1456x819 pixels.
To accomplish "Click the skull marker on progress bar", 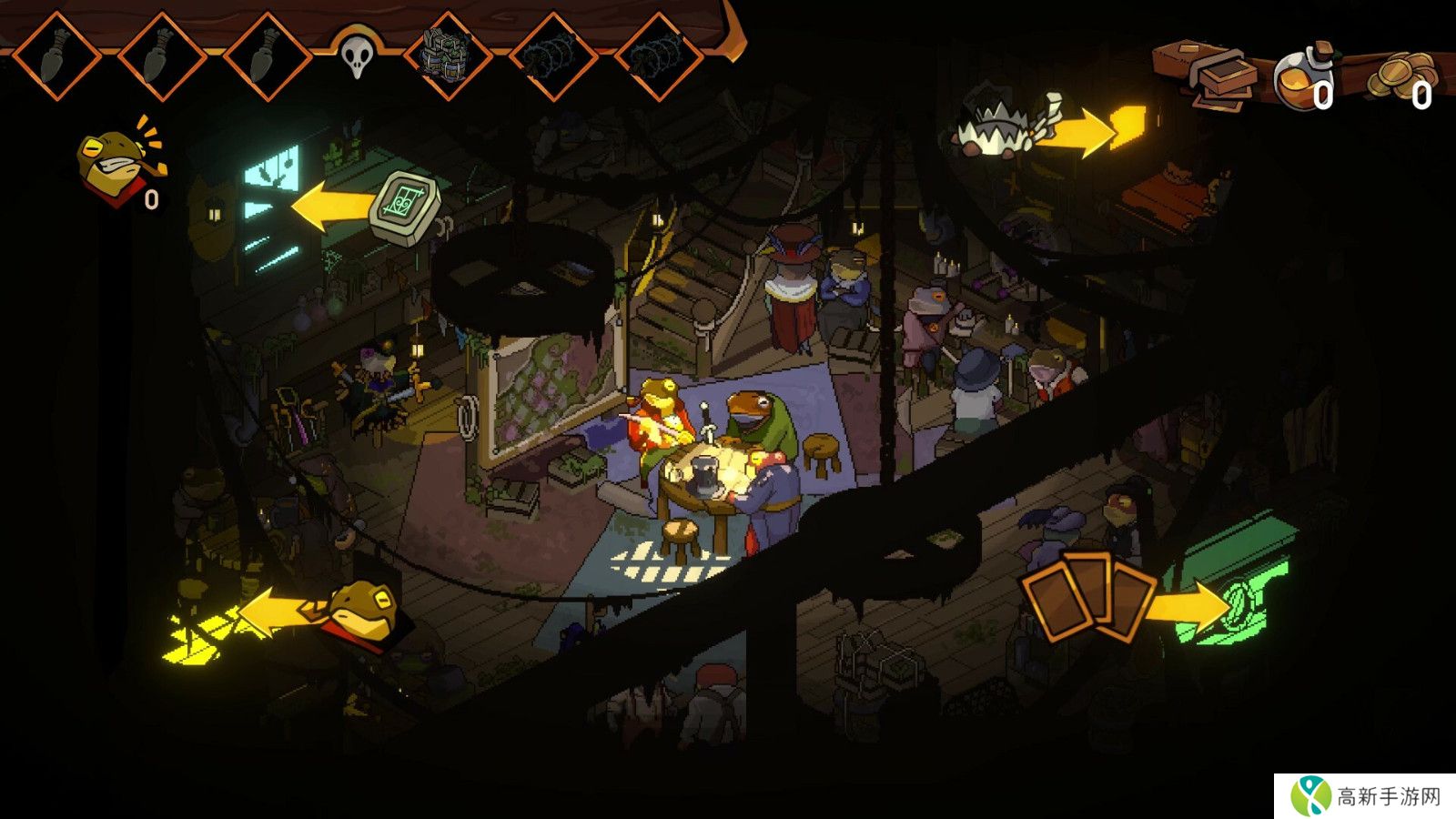I will pyautogui.click(x=357, y=55).
